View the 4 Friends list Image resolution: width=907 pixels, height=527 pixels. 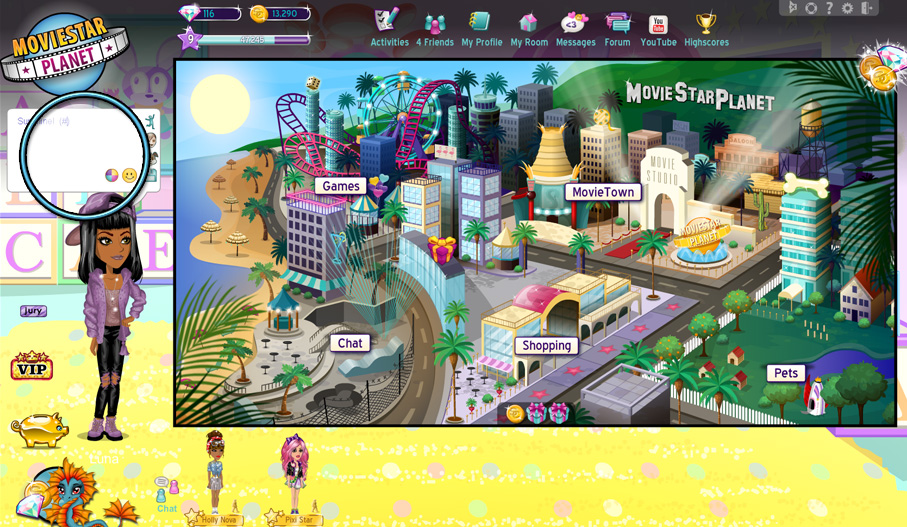click(x=434, y=27)
